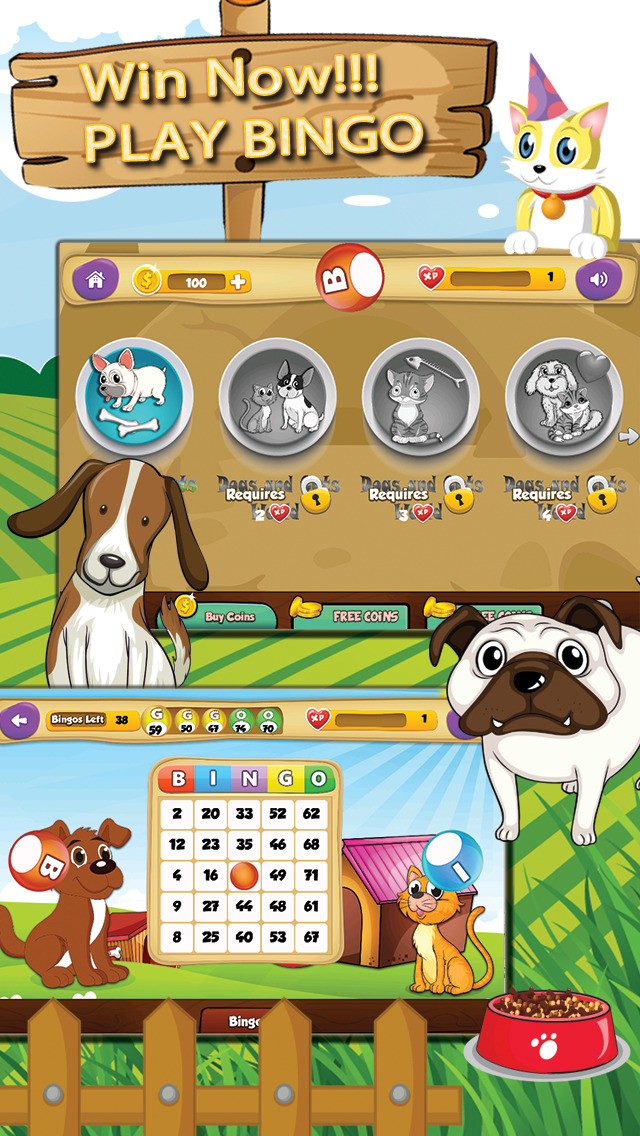This screenshot has height=1136, width=640.
Task: Mark number 8 on the bingo card
Action: [177, 938]
